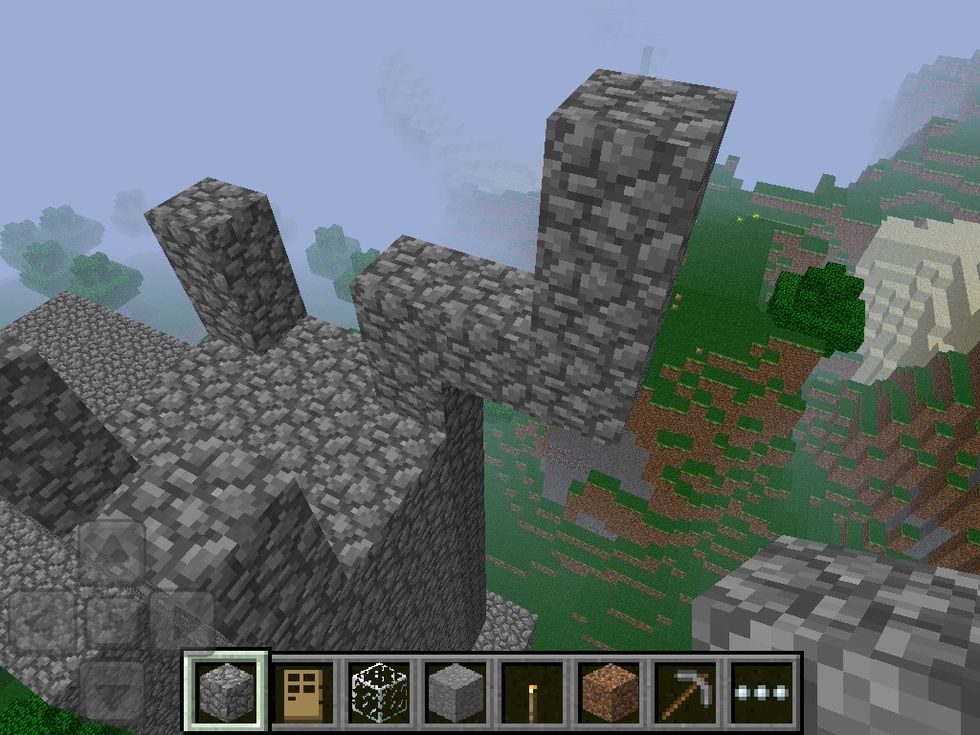Tap the D-pad down arrow to move backward
The image size is (980, 735).
coord(111,690)
